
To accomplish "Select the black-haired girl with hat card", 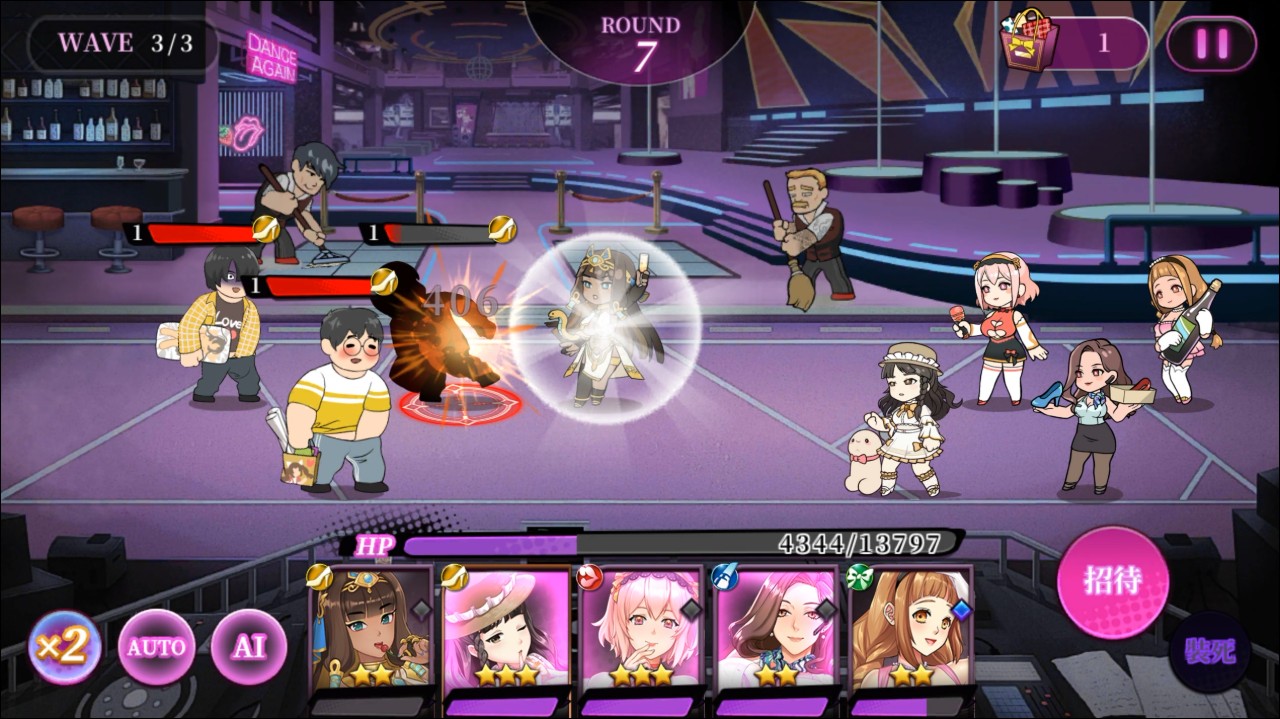I will 506,628.
